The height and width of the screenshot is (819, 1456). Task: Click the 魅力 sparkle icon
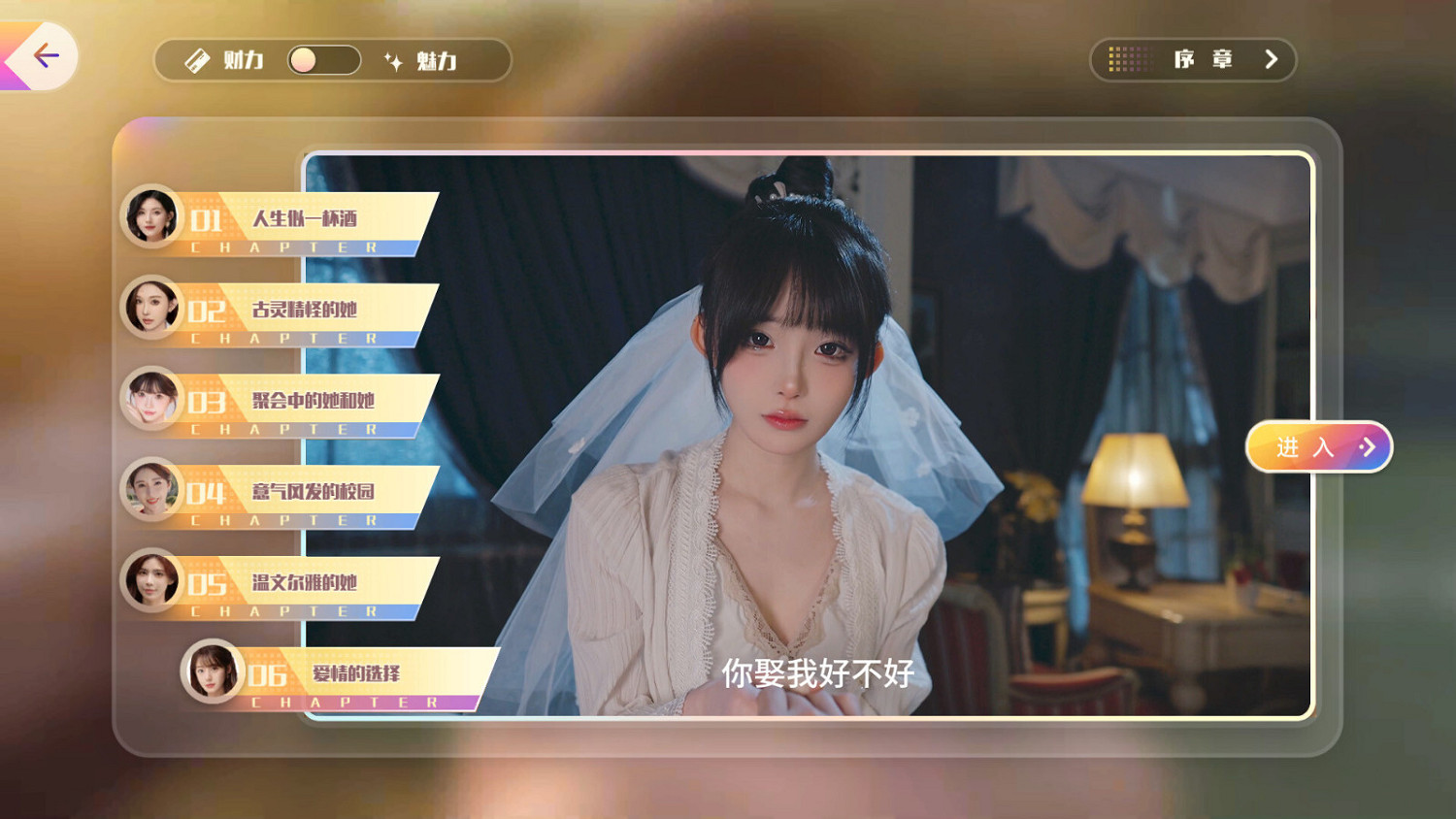point(392,60)
